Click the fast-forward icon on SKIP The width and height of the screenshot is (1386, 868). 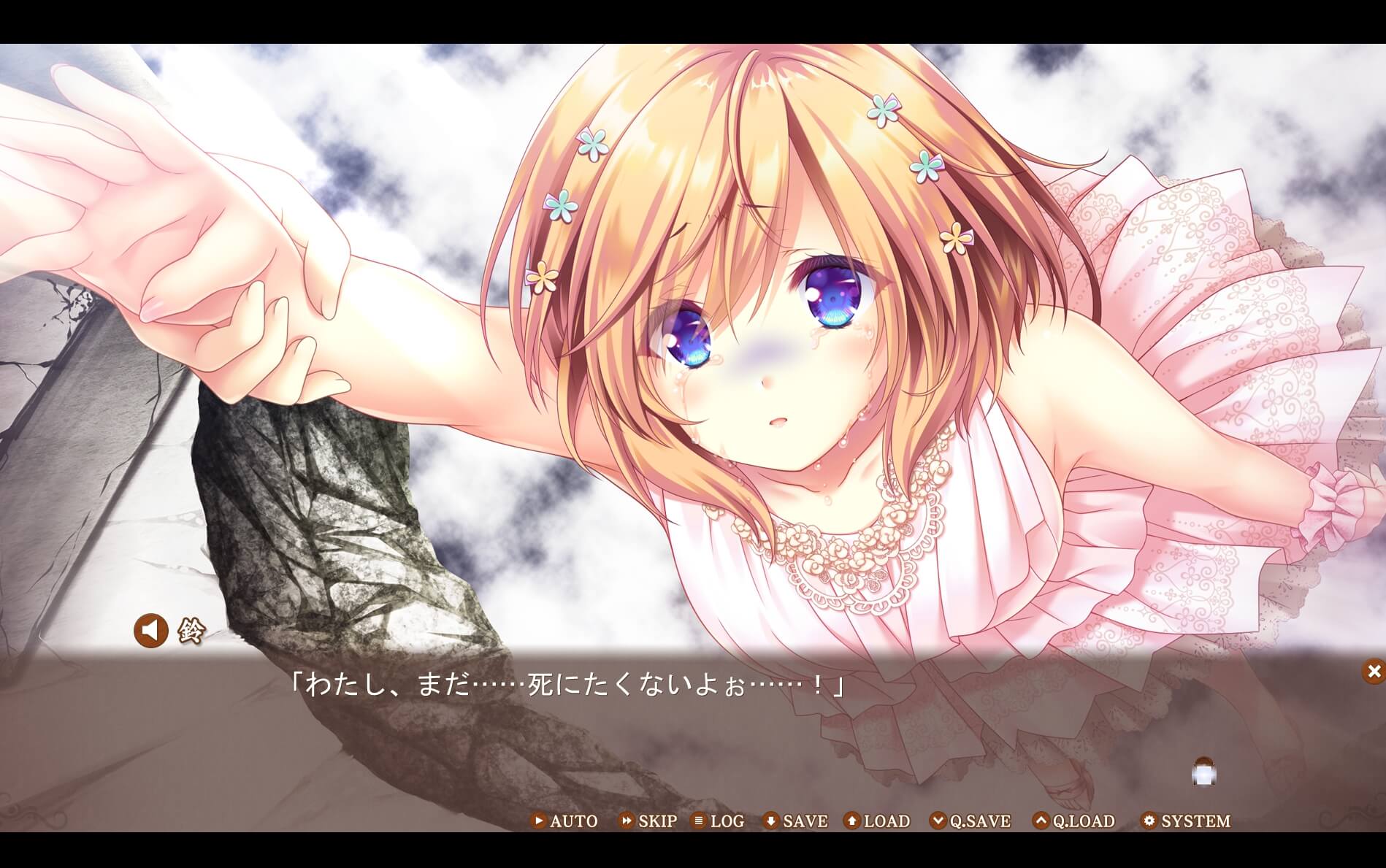[x=625, y=821]
